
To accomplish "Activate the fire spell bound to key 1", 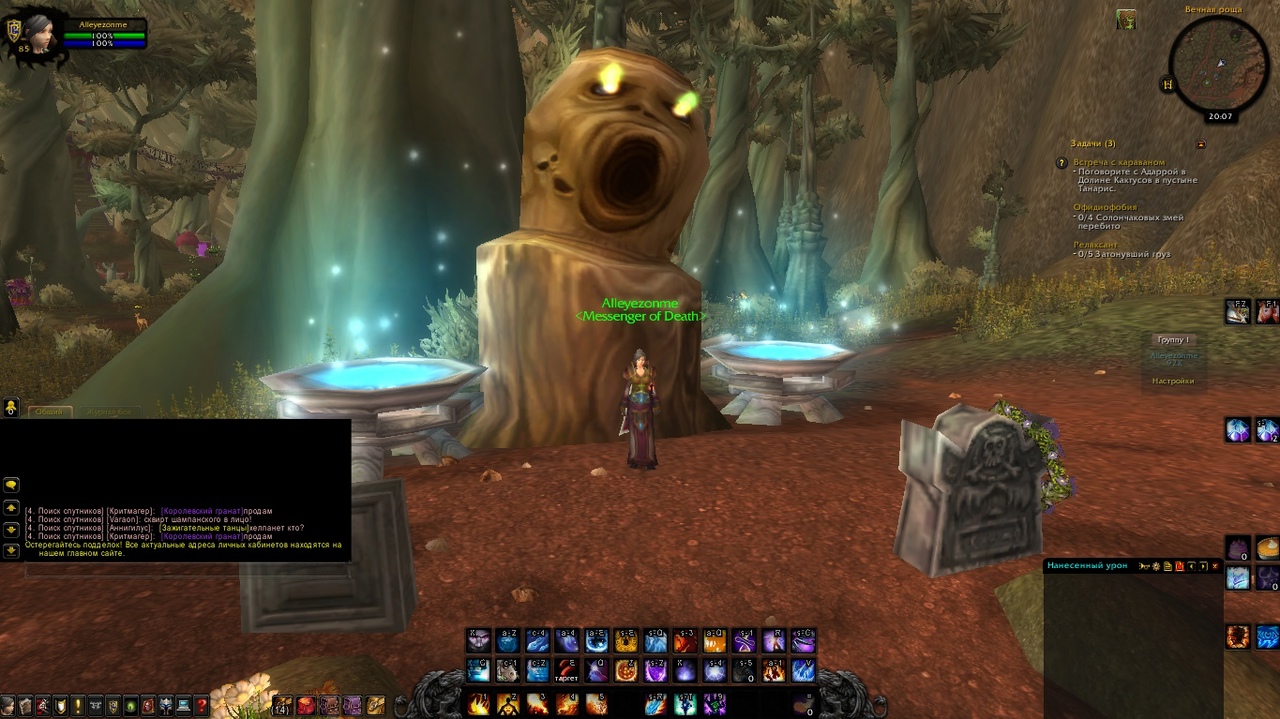I will tap(479, 703).
